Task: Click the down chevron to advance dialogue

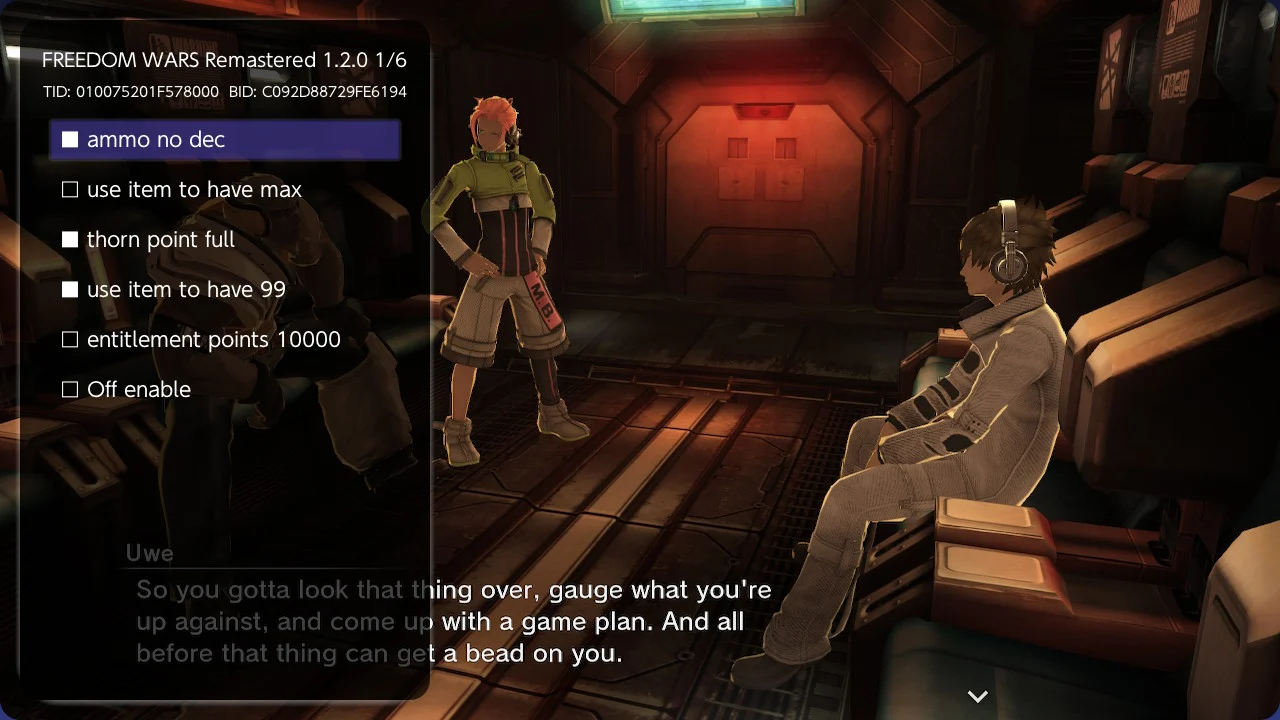Action: pos(977,696)
